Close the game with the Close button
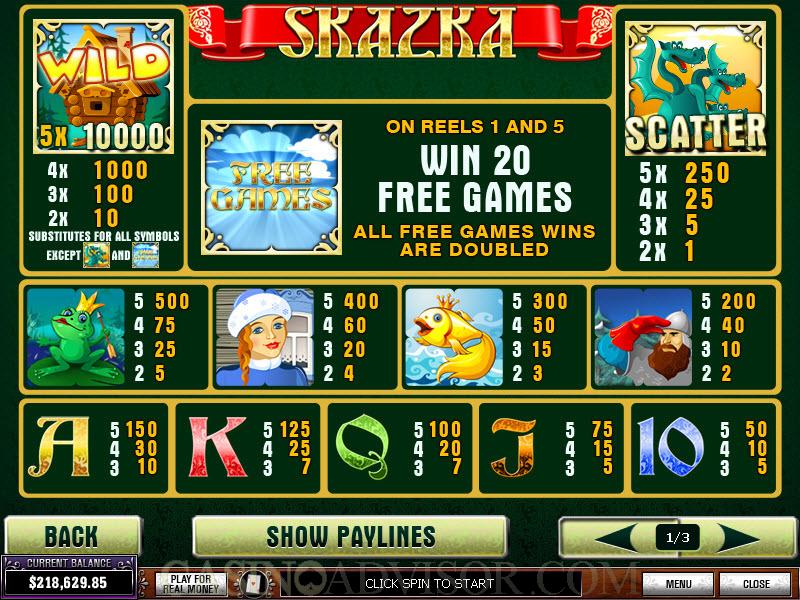Viewport: 800px width, 600px height. point(755,583)
